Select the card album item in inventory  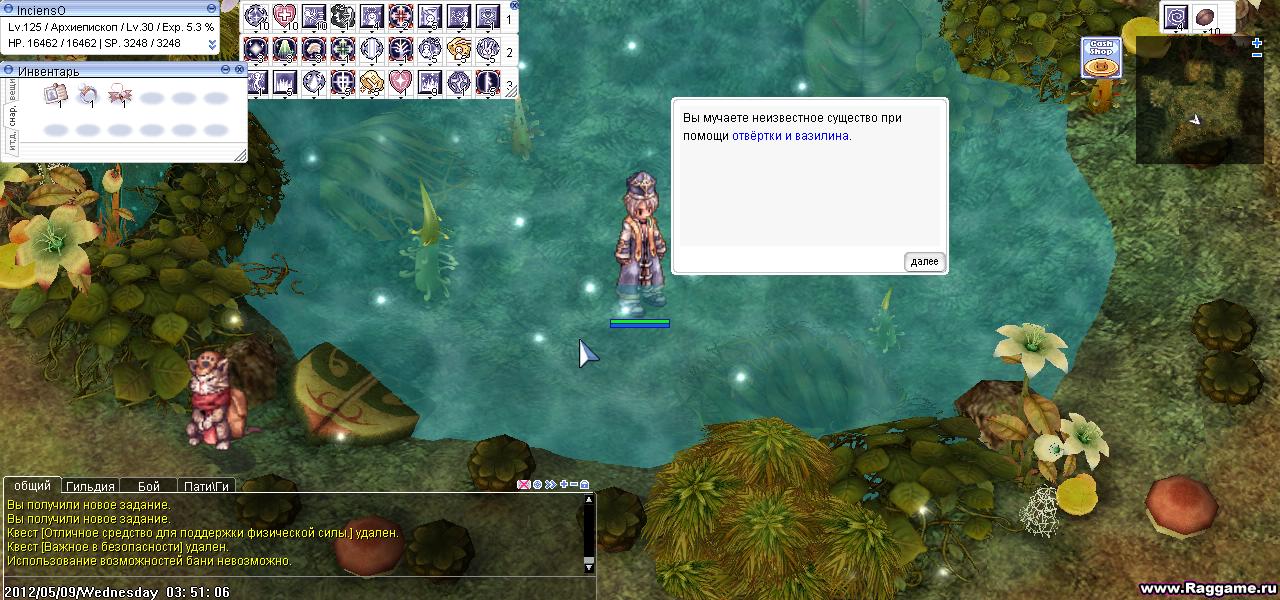55,95
